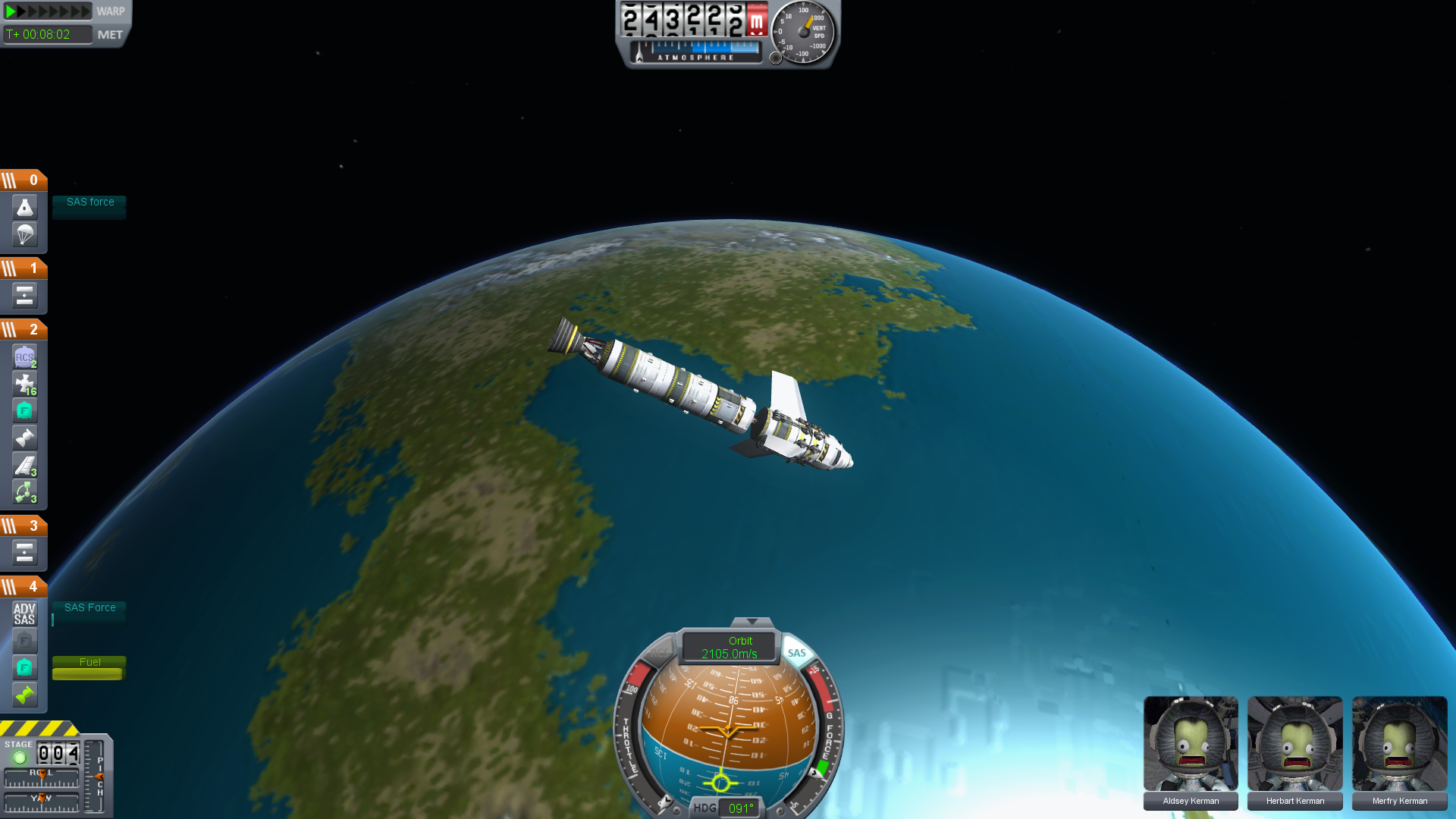The image size is (1456, 819).
Task: Select the decoupler icon in stage 3
Action: click(24, 553)
